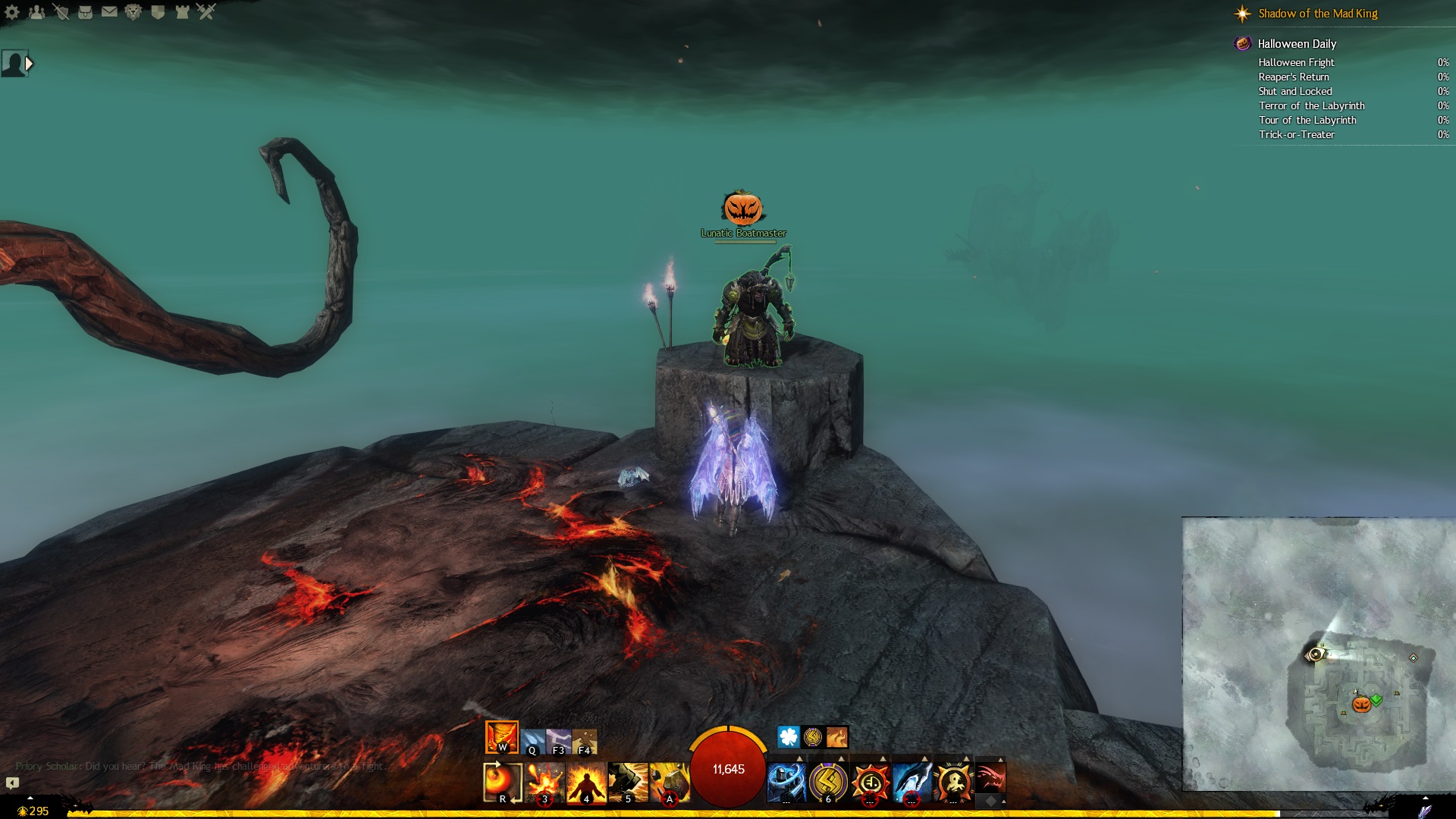Open the inventory bag icon
The width and height of the screenshot is (1456, 819).
[x=85, y=12]
